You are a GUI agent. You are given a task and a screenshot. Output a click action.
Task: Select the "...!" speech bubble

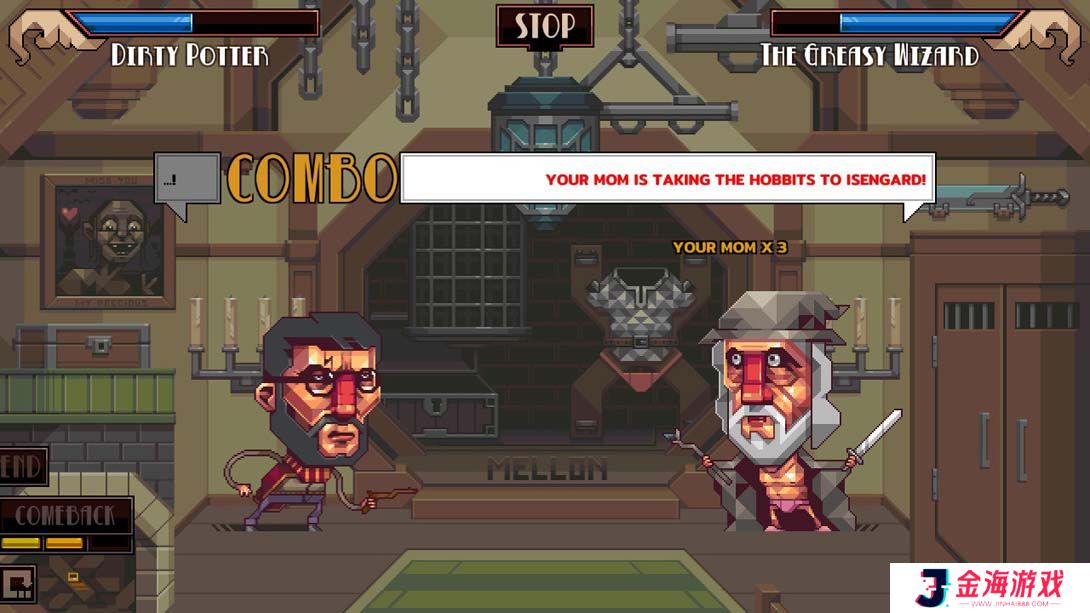pos(186,182)
